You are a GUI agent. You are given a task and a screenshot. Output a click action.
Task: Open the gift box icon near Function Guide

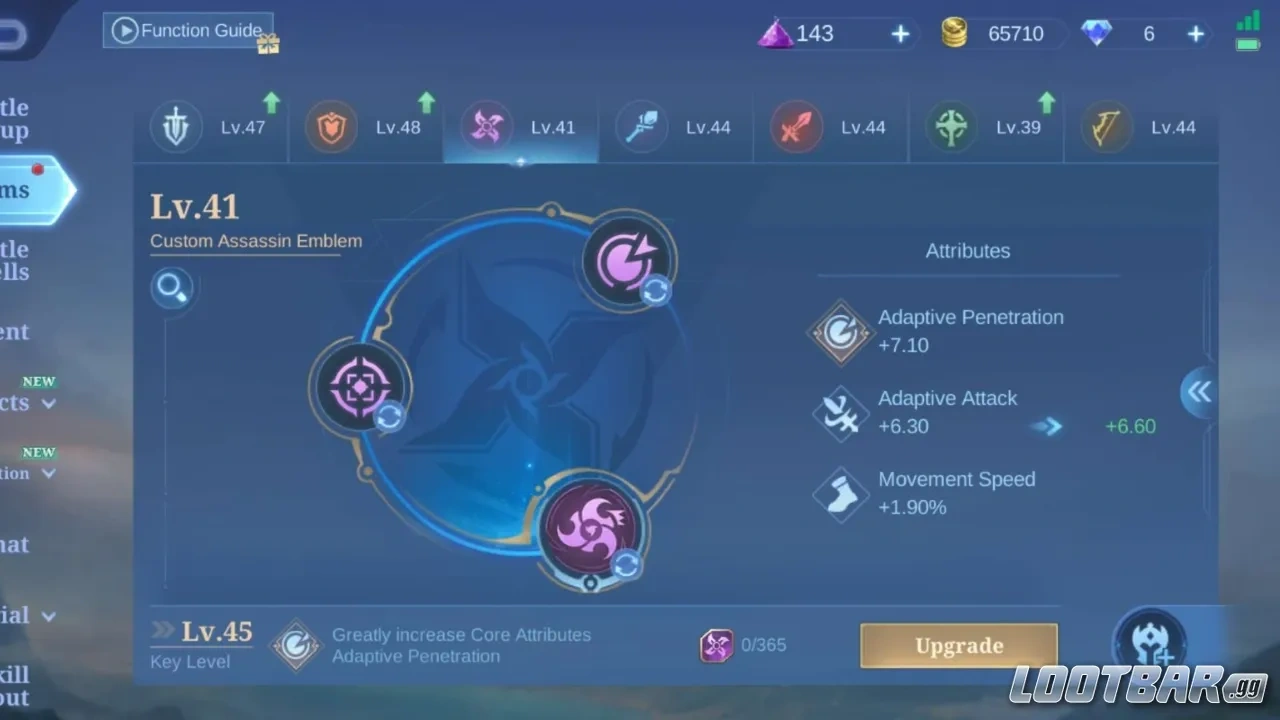pos(267,44)
